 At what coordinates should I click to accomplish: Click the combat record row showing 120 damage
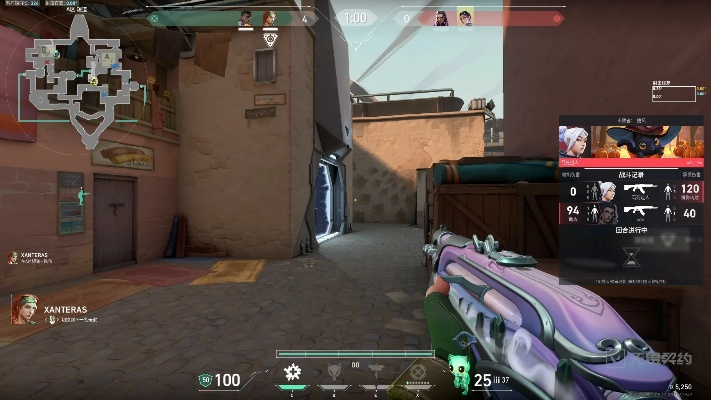[631, 191]
